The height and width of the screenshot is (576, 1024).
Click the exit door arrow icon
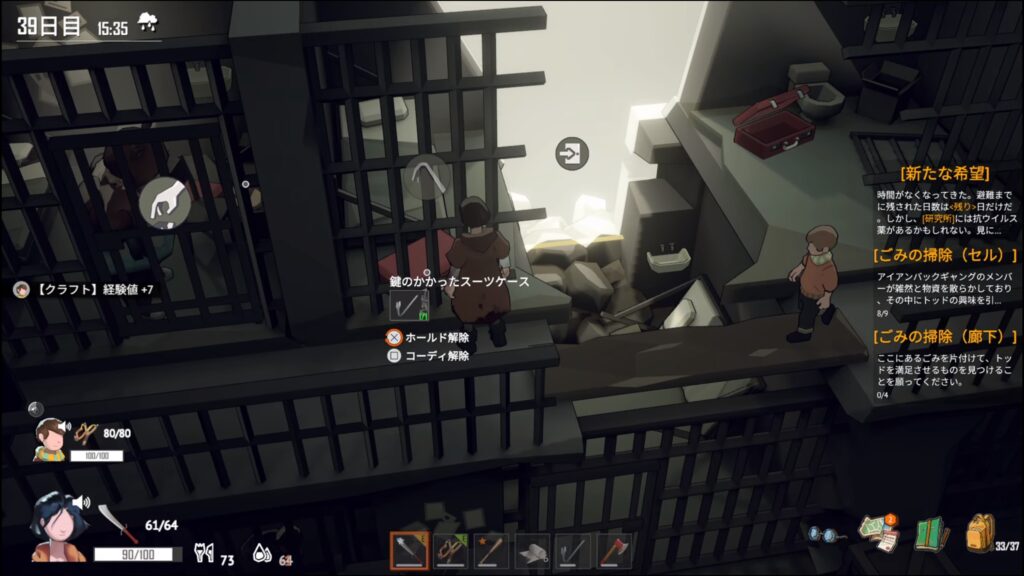572,154
